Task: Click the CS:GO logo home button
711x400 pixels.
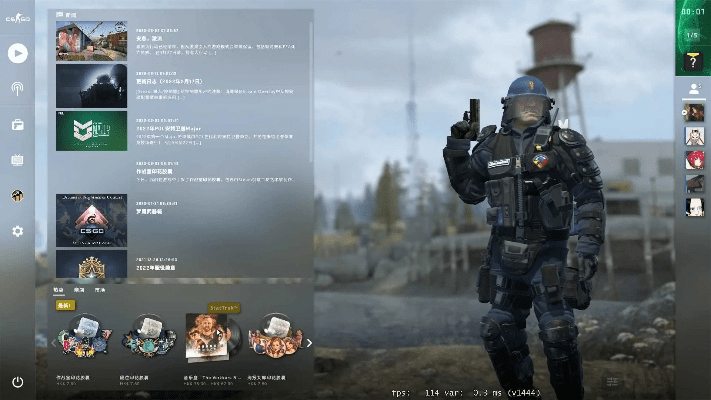Action: [18, 18]
